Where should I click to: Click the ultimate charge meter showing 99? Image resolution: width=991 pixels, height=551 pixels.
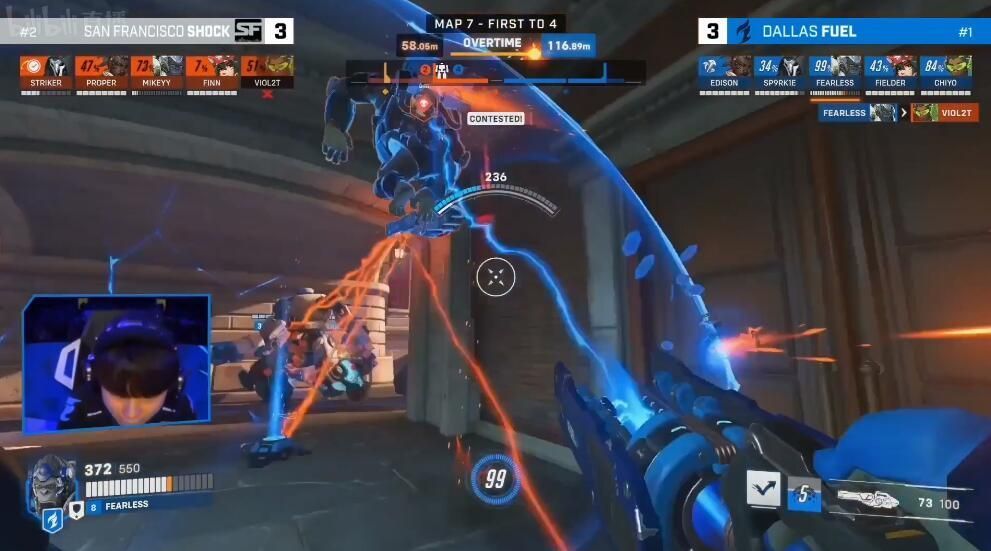495,479
